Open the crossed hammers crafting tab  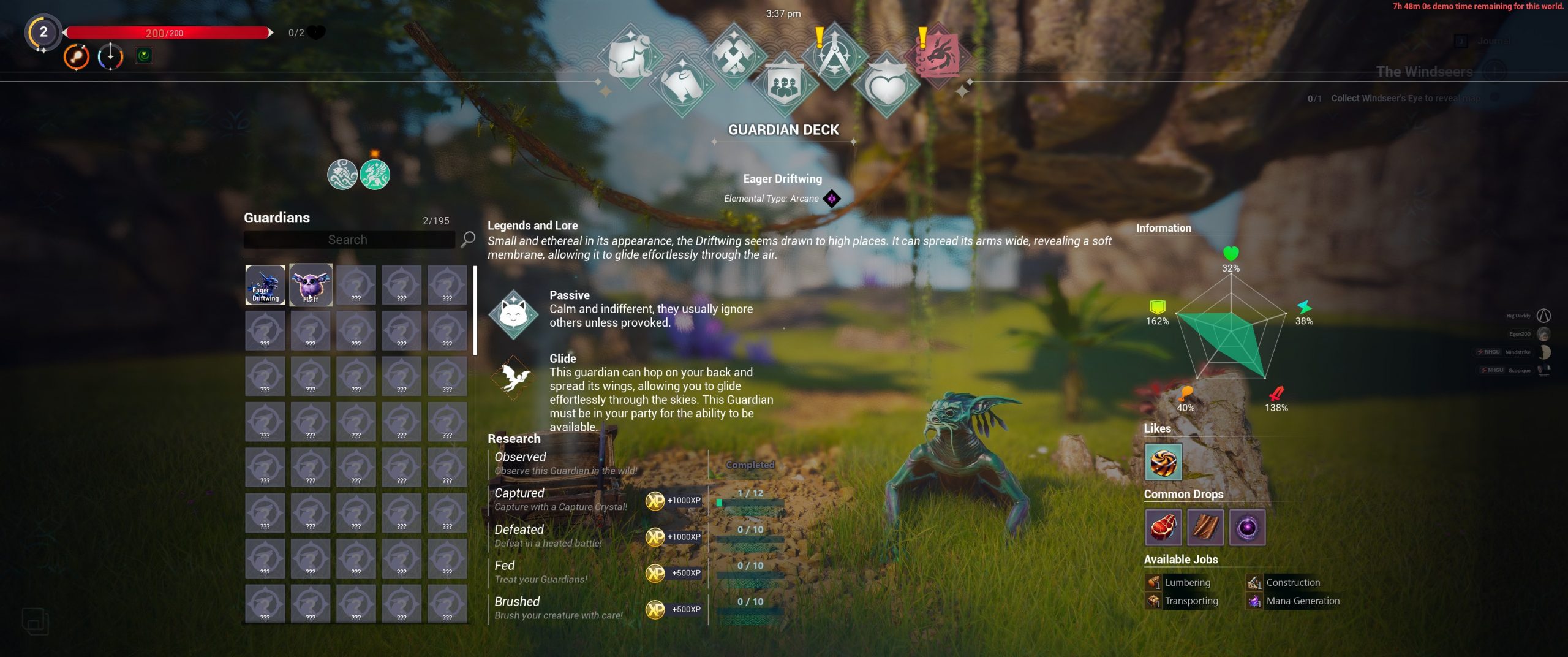coord(733,56)
